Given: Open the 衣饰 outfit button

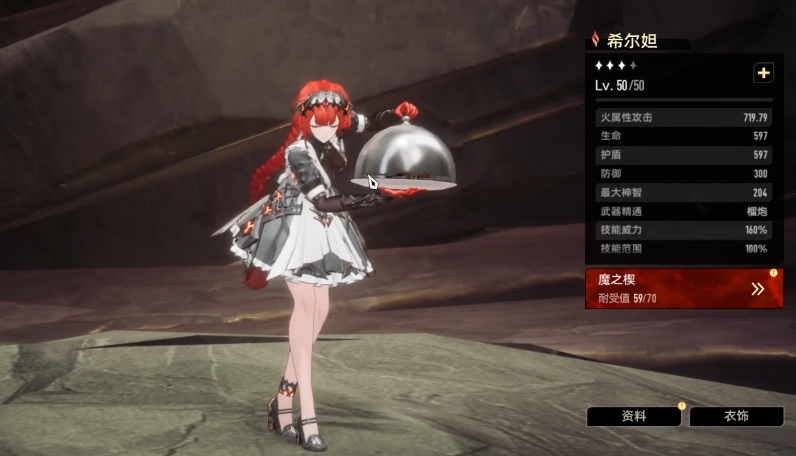Looking at the screenshot, I should [x=736, y=417].
